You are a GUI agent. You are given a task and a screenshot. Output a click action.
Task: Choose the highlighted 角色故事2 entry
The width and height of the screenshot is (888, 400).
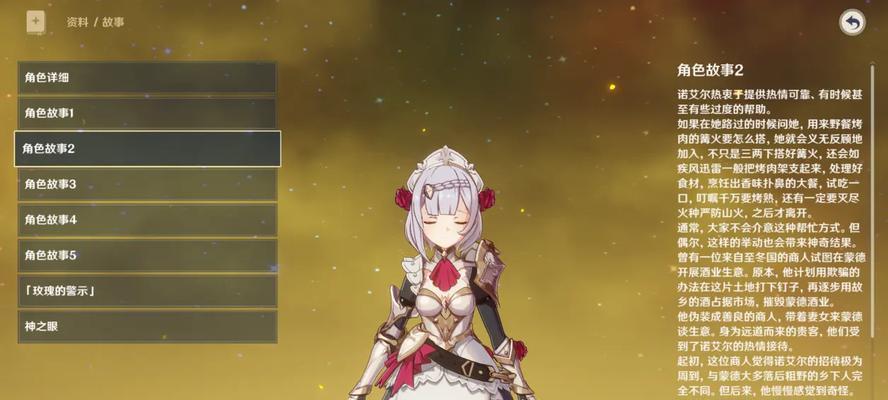147,148
